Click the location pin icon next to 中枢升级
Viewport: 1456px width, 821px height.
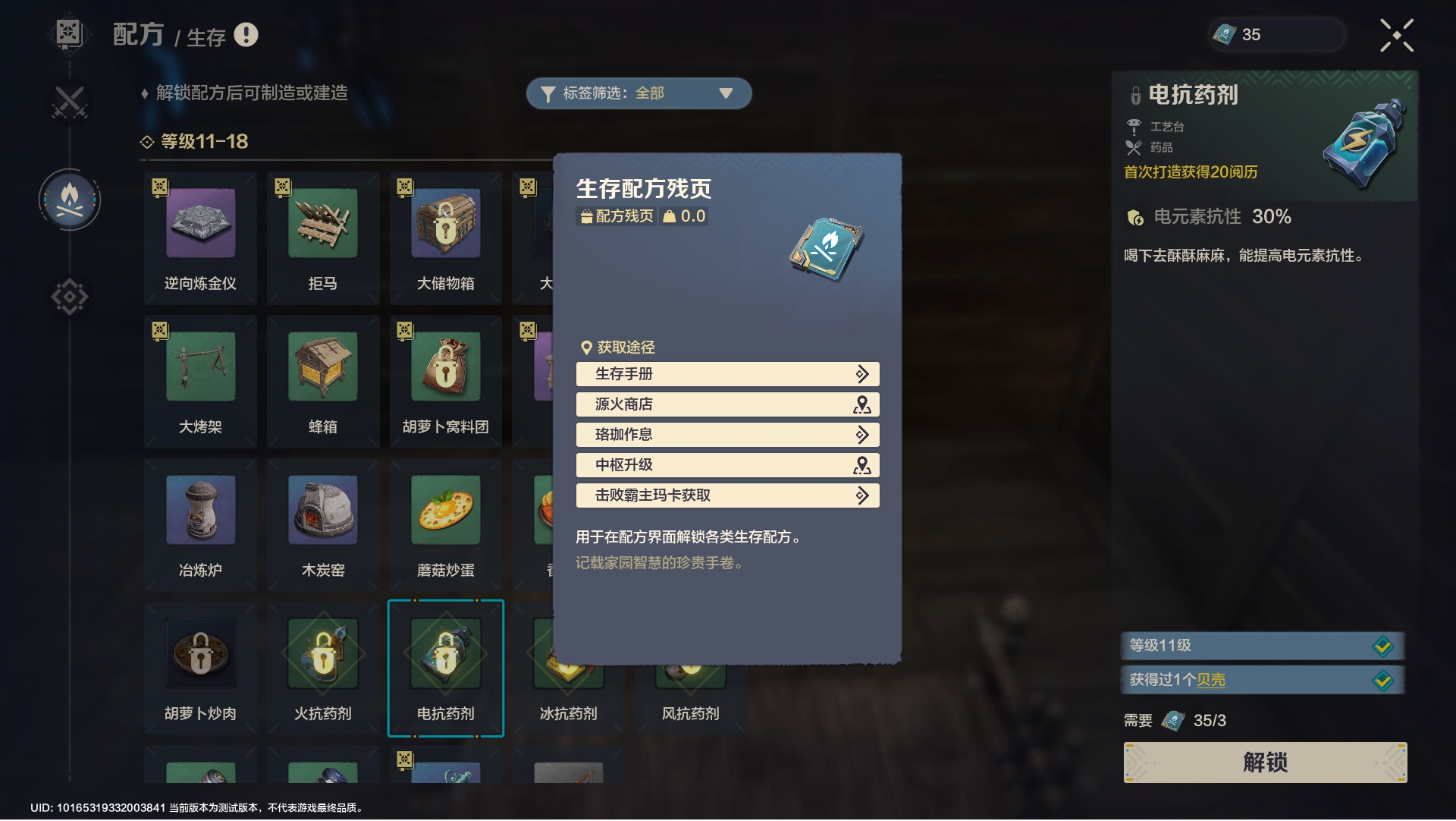pyautogui.click(x=861, y=465)
